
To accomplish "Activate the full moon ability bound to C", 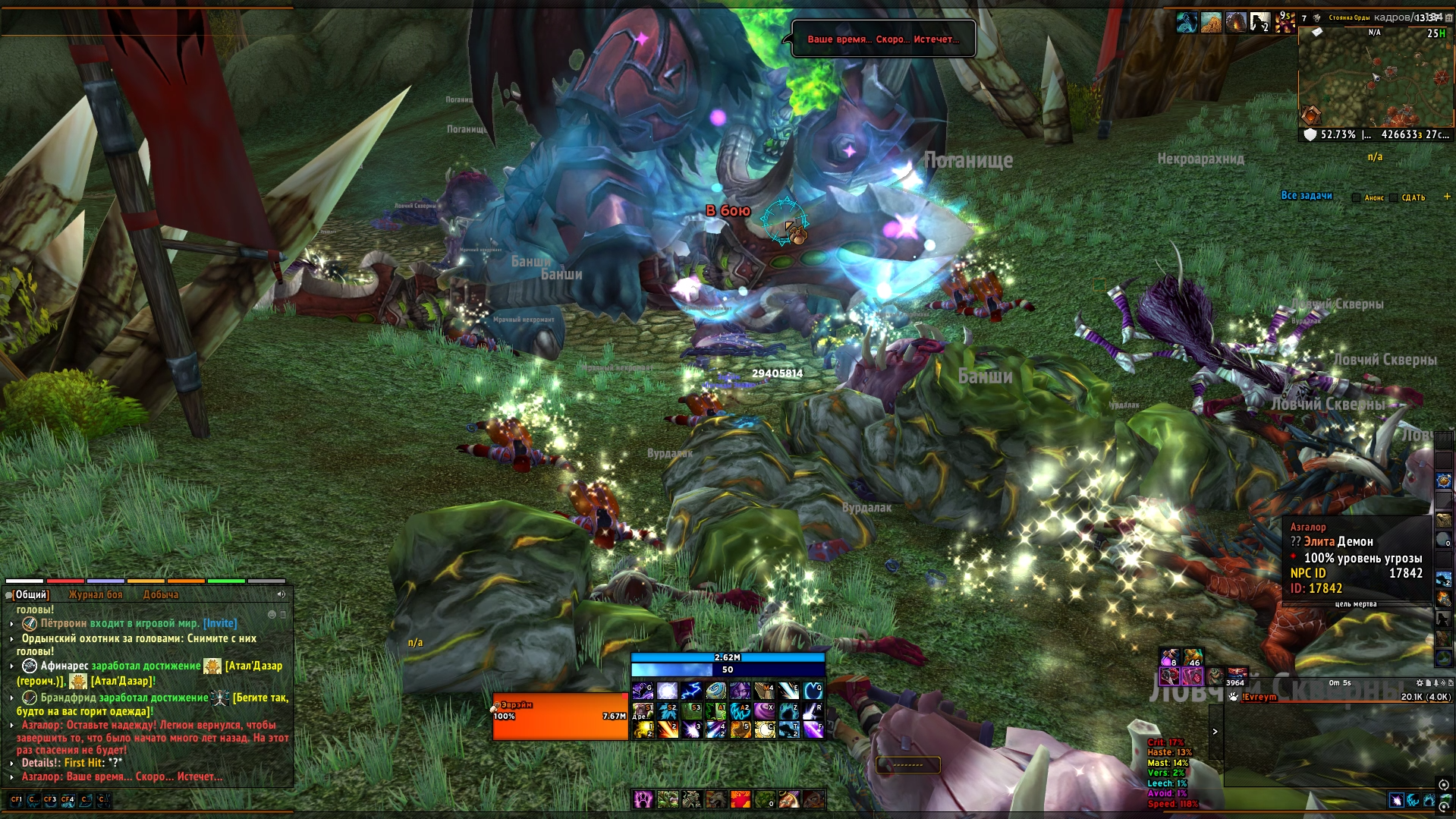I will (x=764, y=729).
